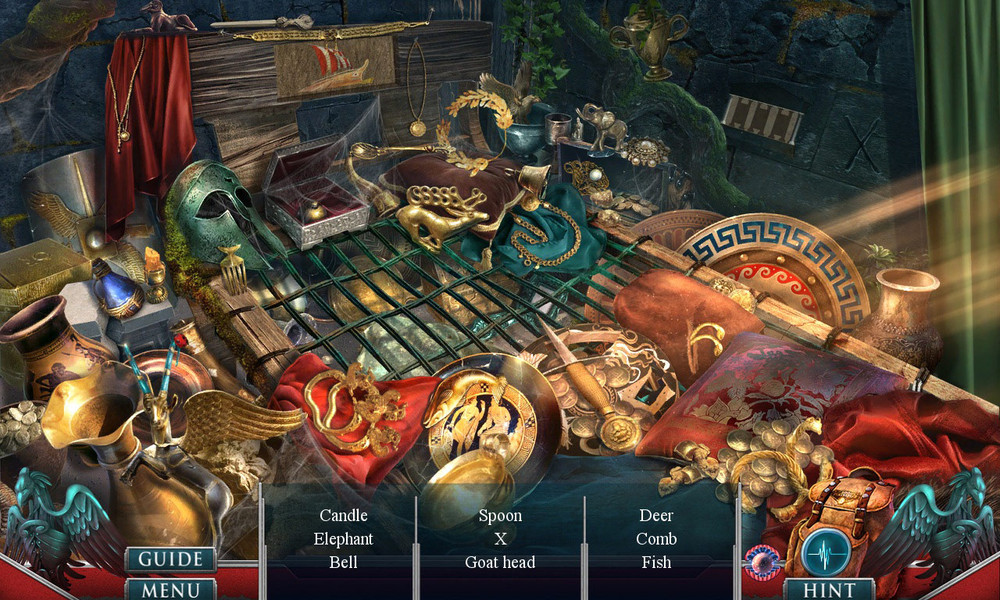Image resolution: width=1000 pixels, height=600 pixels.
Task: Open the Guide button
Action: pos(170,559)
